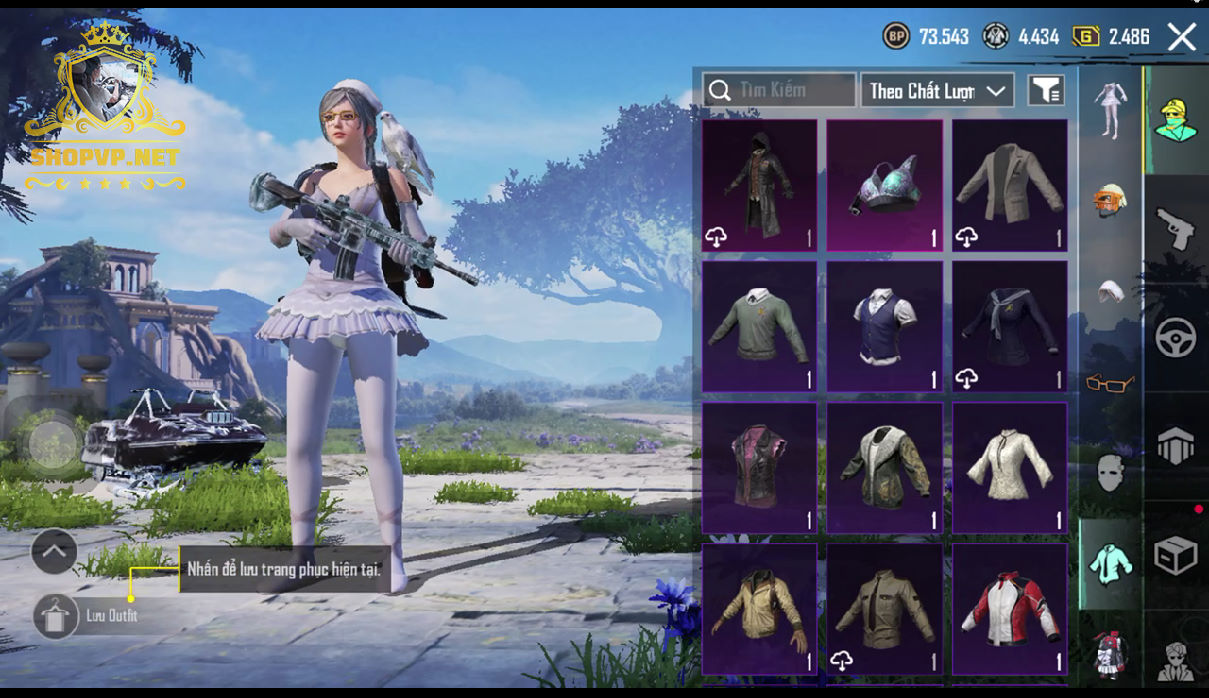Save the current outfit with Lưu Outfit
Viewport: 1209px width, 698px height.
(56, 616)
